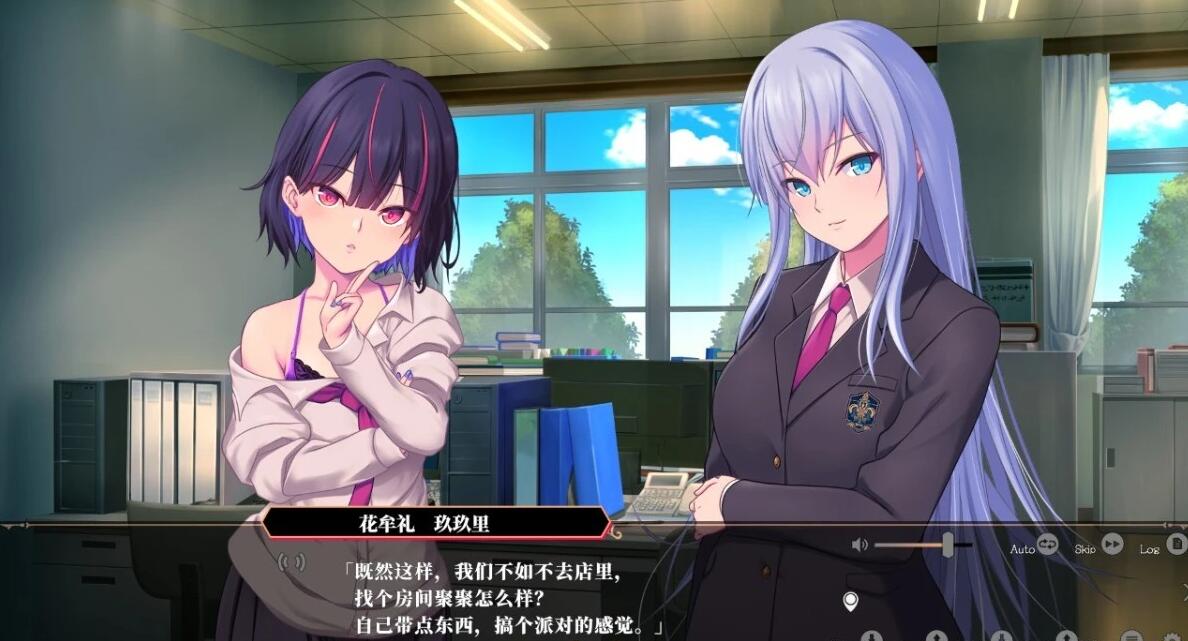Open the dialogue Log
This screenshot has height=641, width=1188.
[1176, 545]
